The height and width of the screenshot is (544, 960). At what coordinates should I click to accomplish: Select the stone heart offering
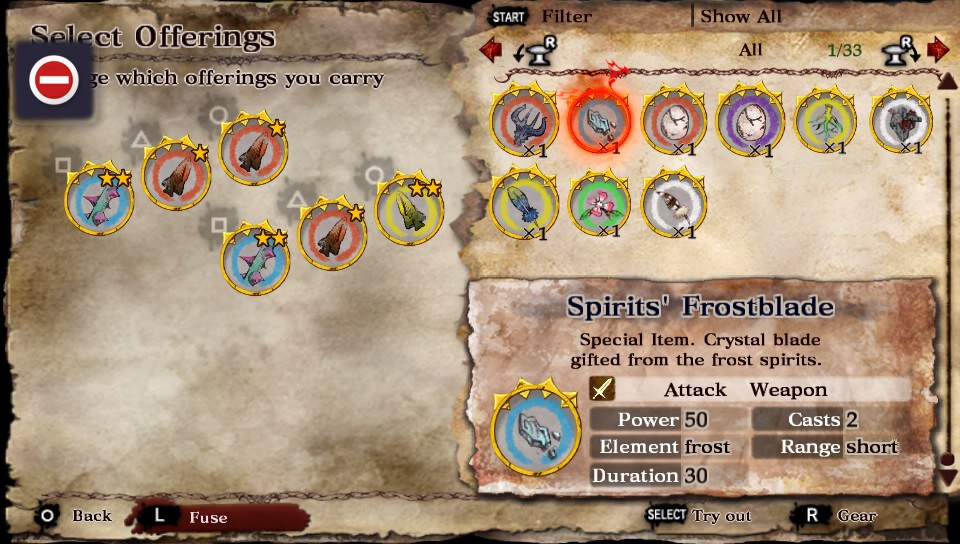[902, 120]
